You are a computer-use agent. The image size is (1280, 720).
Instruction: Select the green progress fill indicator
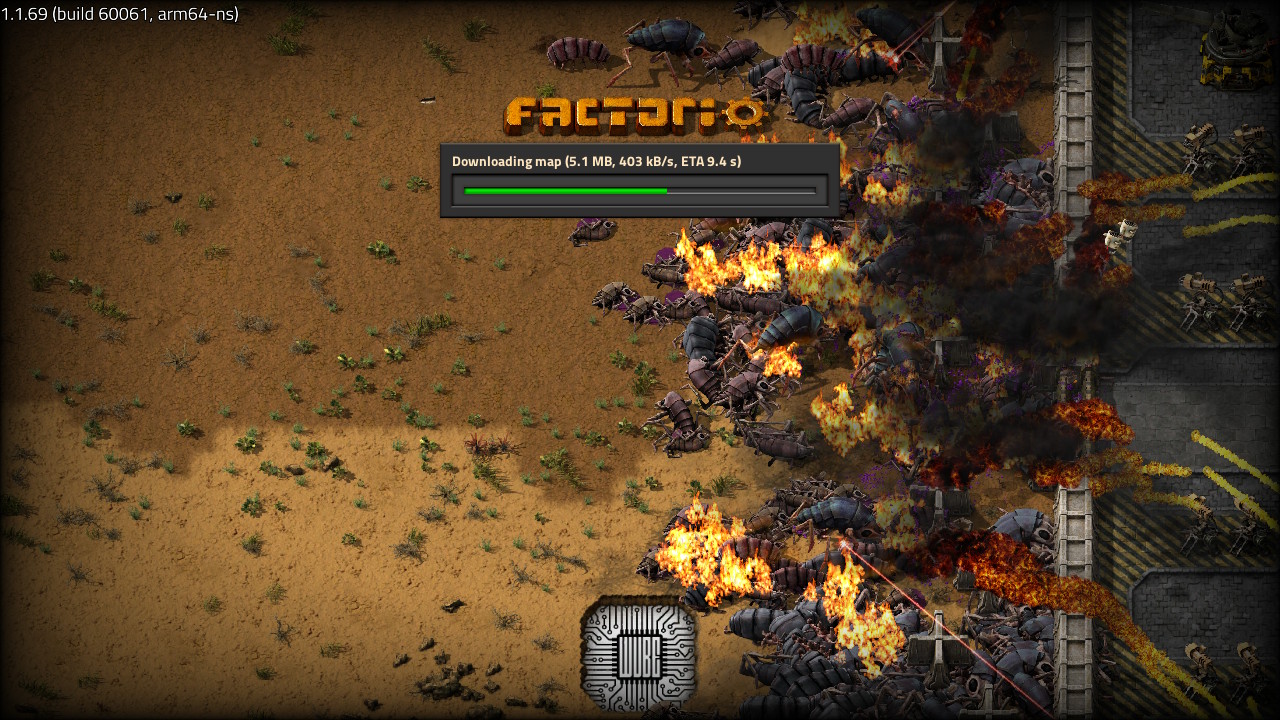click(560, 189)
